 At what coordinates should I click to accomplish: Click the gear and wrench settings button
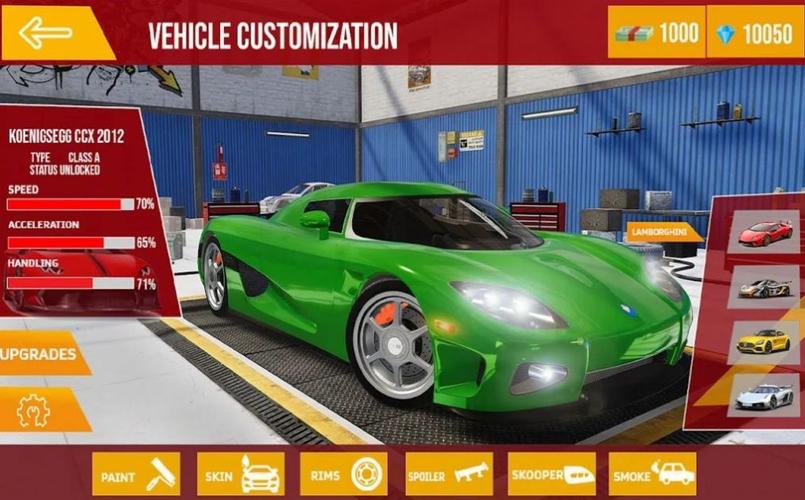point(35,408)
